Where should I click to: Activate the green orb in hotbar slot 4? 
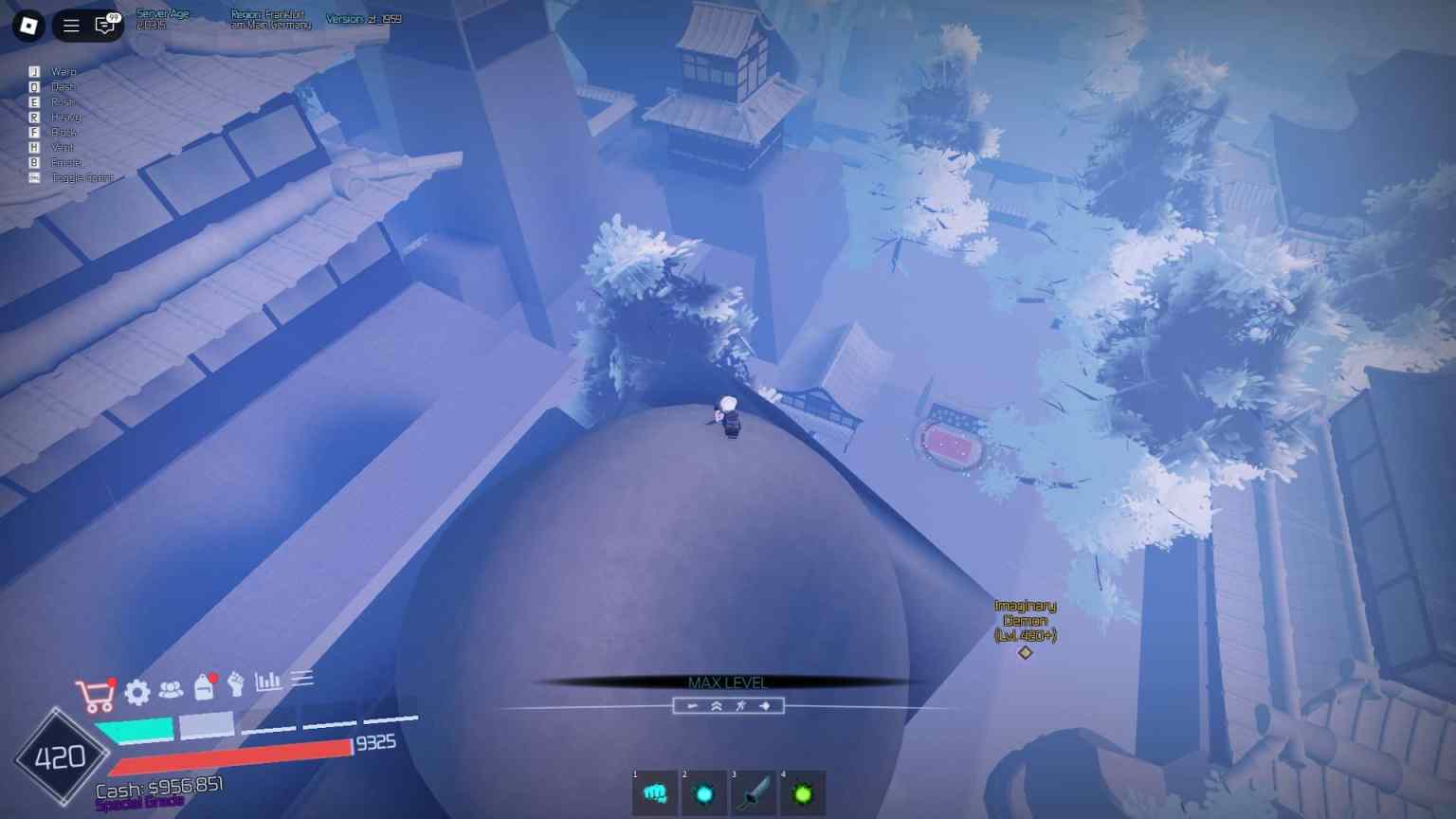click(801, 793)
